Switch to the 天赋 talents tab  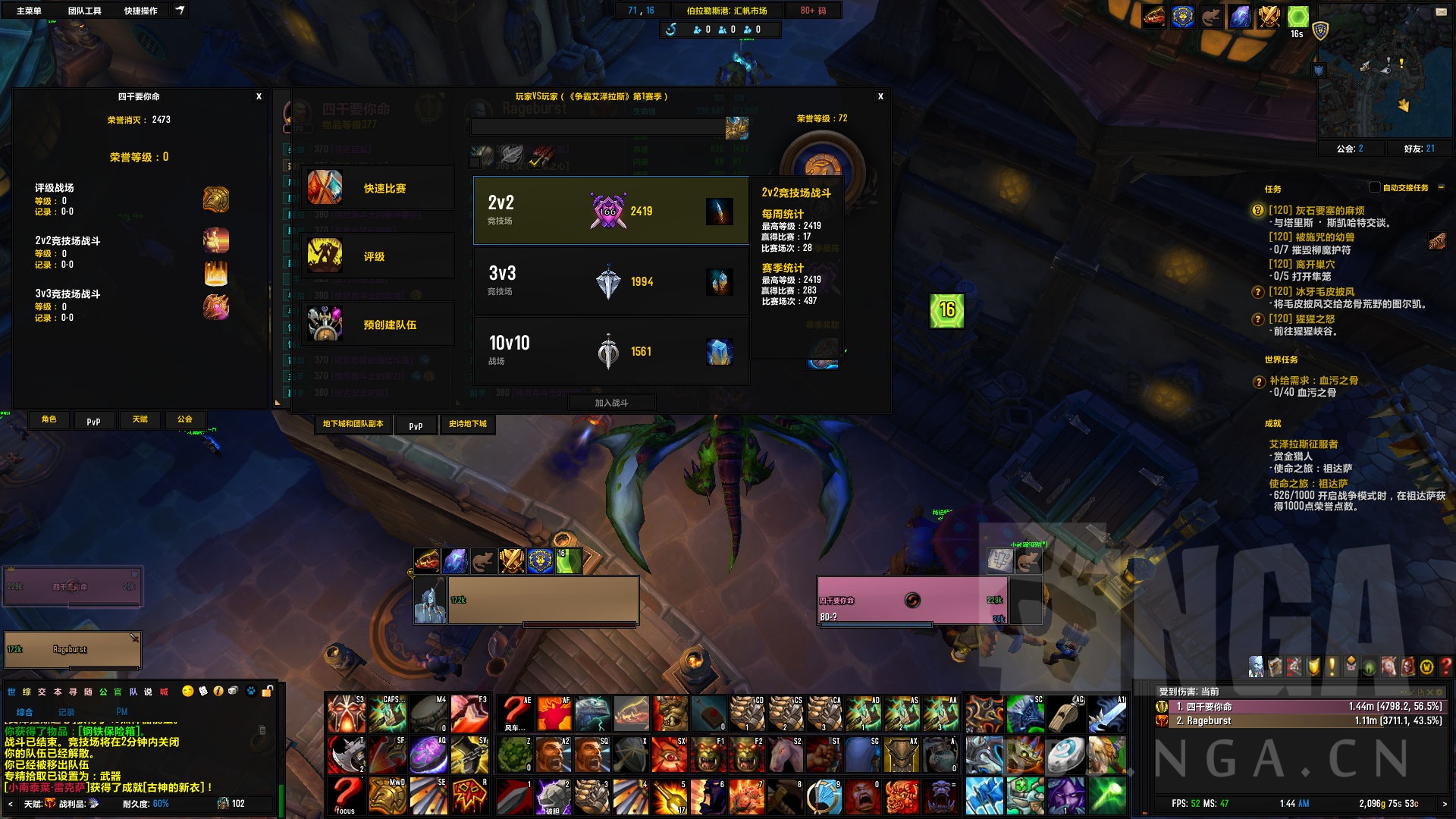pyautogui.click(x=140, y=419)
